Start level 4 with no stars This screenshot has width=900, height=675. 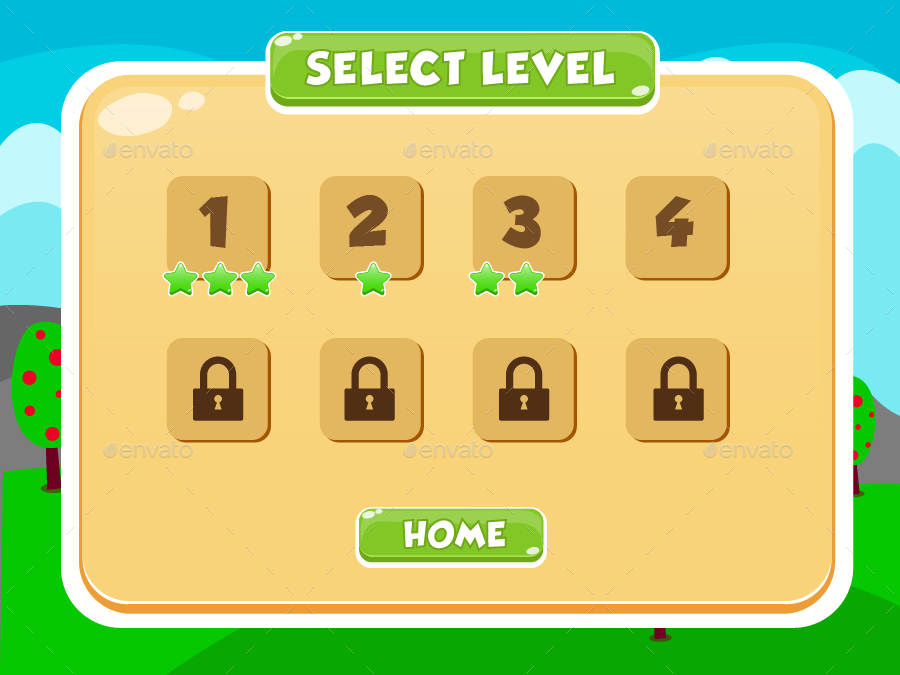pos(676,226)
